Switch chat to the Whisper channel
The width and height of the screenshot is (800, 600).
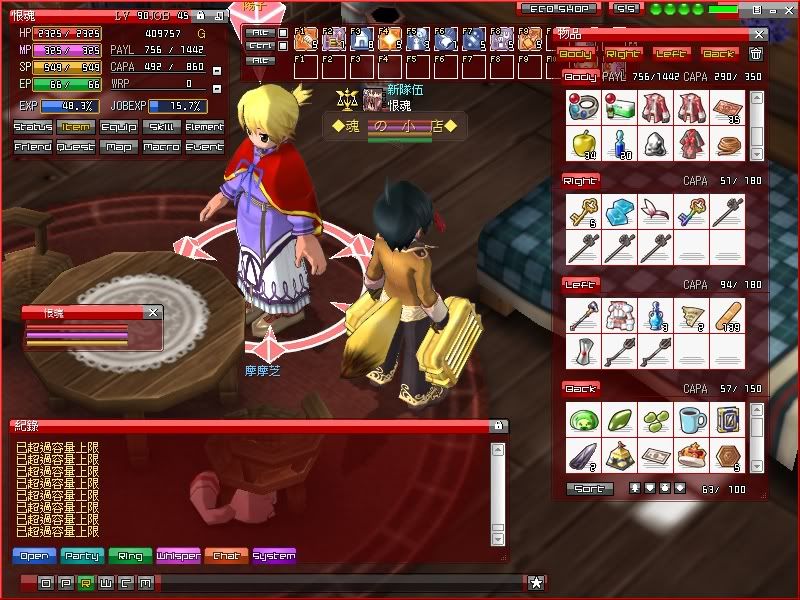[178, 556]
